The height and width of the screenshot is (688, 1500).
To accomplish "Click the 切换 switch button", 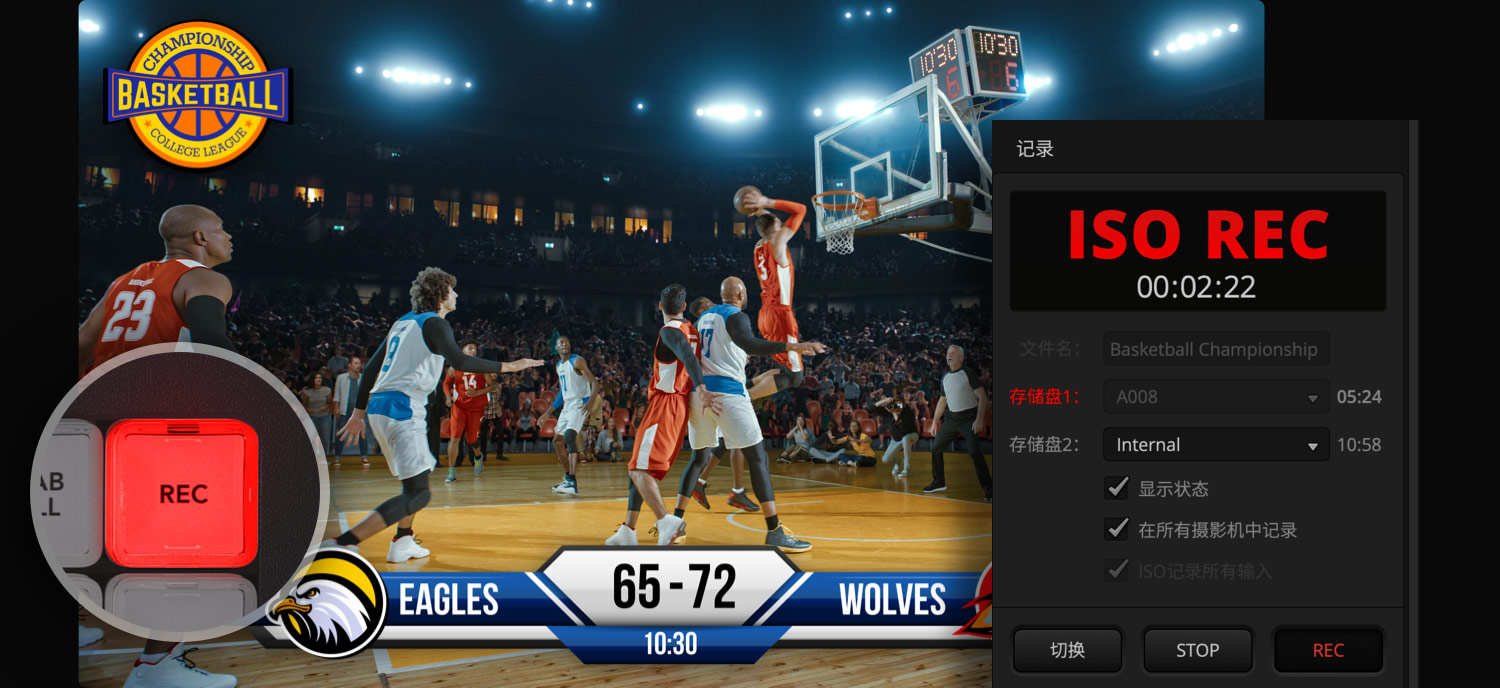I will pyautogui.click(x=1067, y=650).
